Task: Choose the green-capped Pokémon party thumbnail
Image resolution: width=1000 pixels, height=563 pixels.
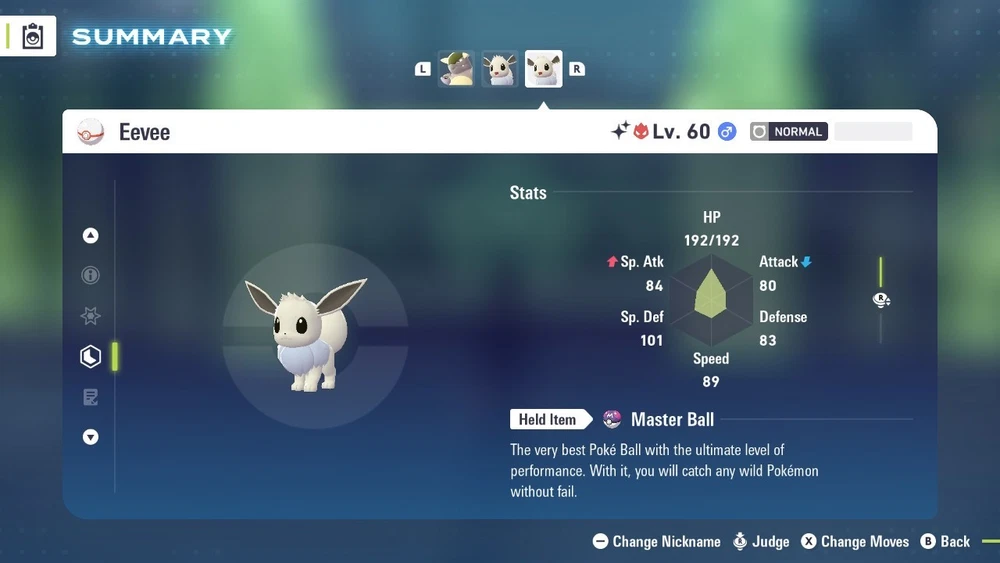Action: (x=457, y=69)
